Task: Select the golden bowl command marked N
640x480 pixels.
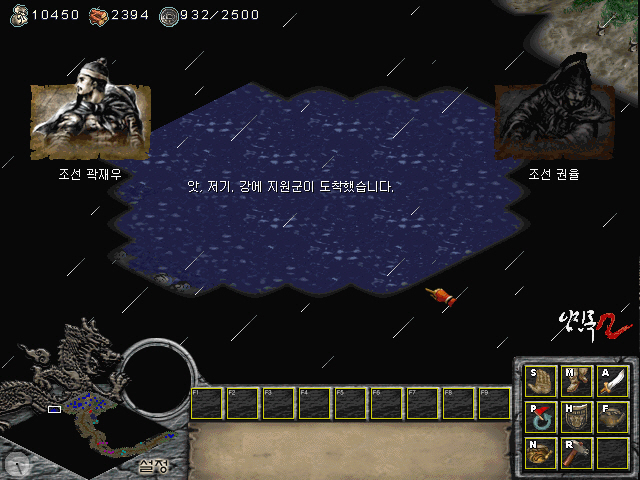Action: (x=541, y=453)
